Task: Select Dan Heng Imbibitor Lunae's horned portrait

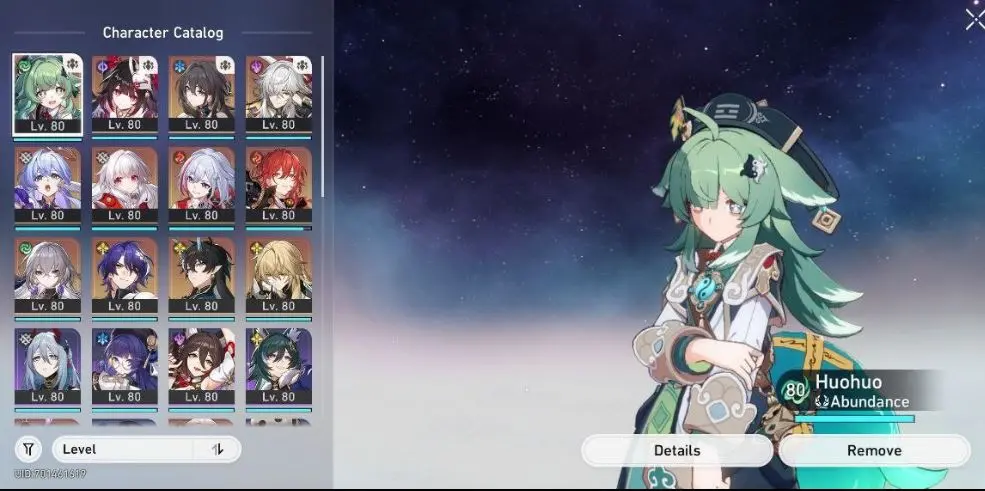Action: (202, 274)
